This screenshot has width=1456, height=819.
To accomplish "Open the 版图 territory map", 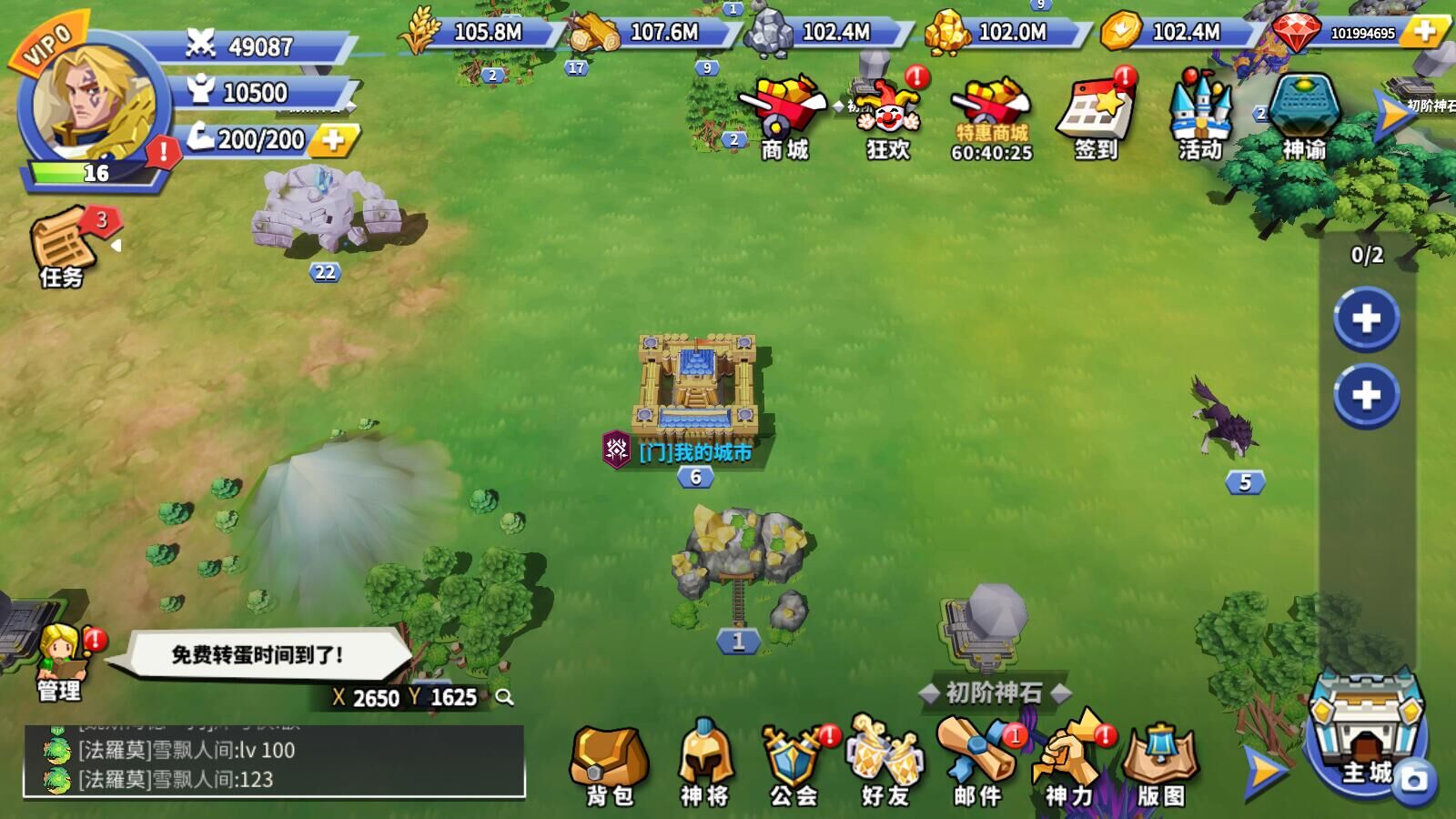I will (x=1160, y=764).
